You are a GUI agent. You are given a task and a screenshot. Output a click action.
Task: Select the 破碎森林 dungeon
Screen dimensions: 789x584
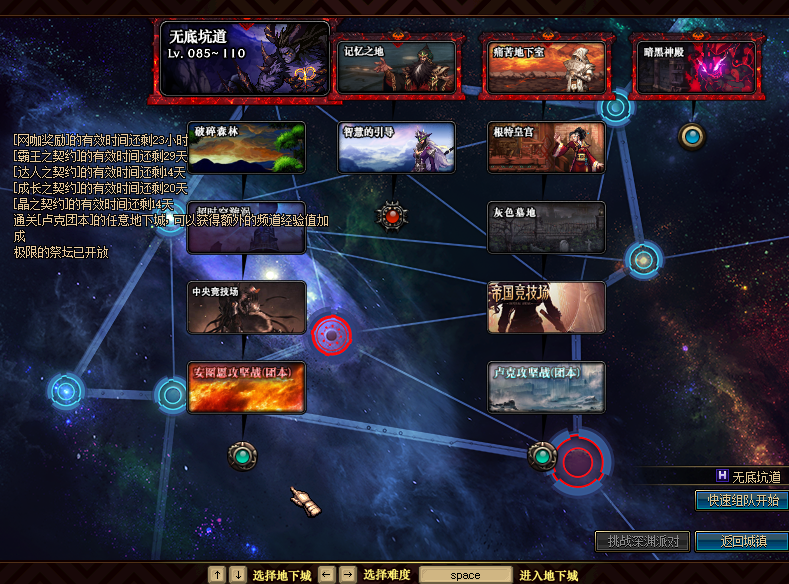246,147
